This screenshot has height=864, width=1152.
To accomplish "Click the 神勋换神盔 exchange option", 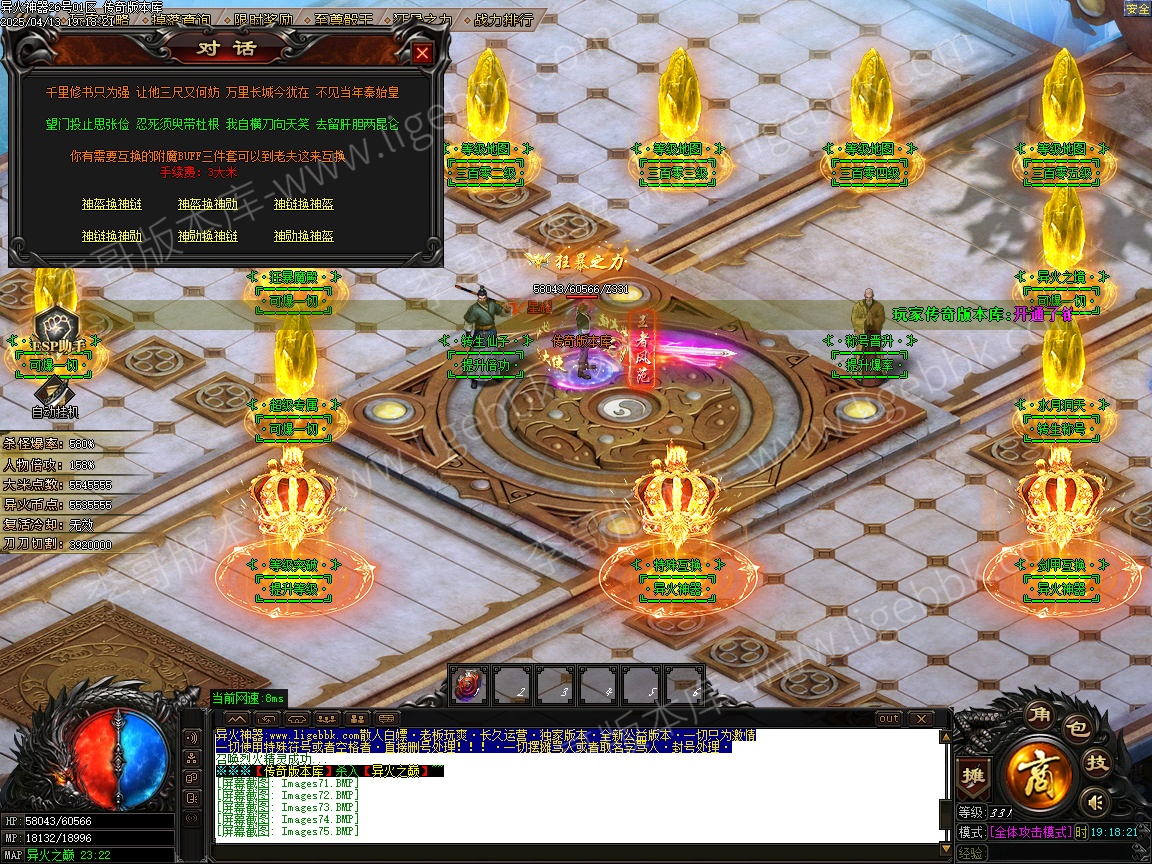I will coord(303,236).
